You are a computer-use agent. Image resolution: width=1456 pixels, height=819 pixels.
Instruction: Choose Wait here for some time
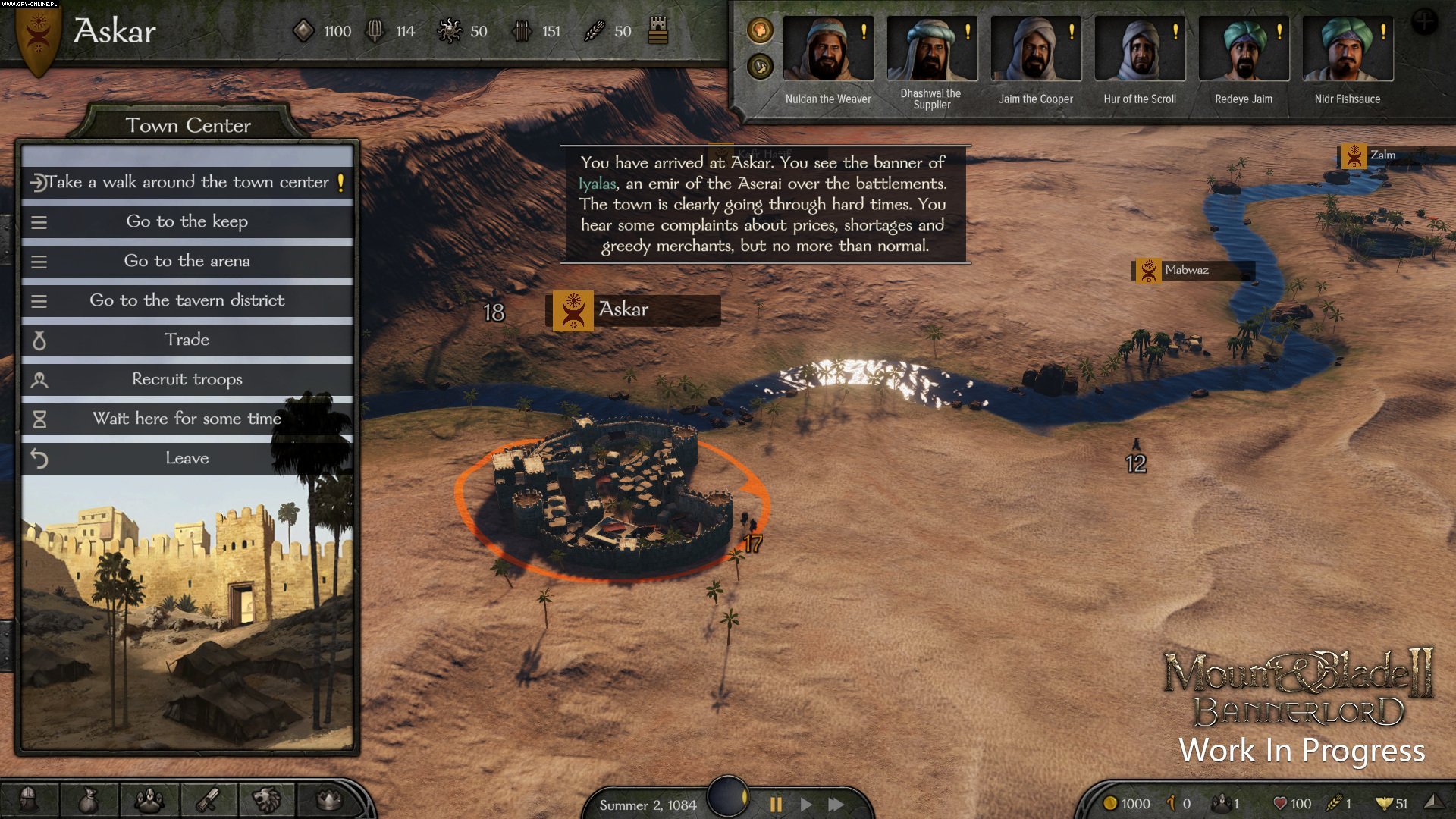[x=187, y=419]
